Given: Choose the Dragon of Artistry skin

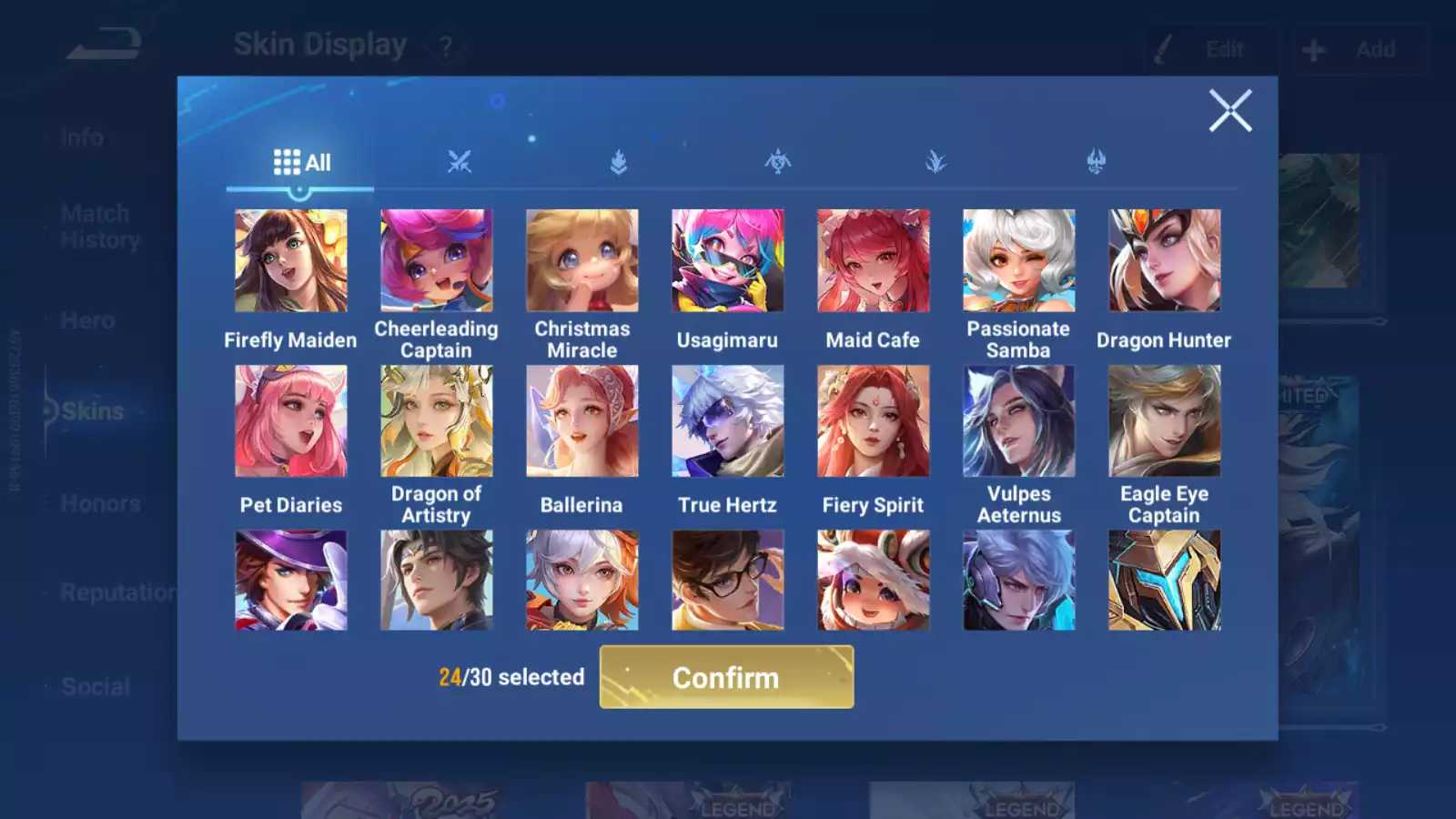Looking at the screenshot, I should pyautogui.click(x=437, y=421).
